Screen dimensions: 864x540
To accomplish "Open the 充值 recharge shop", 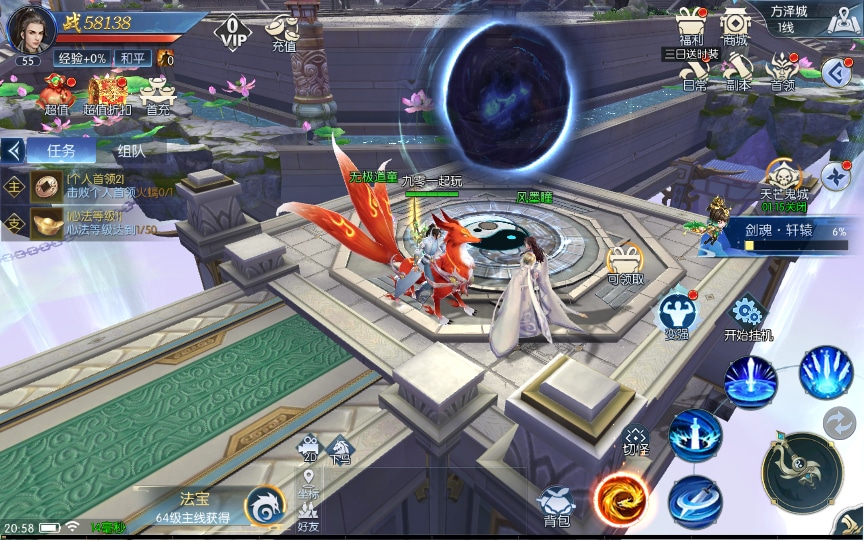I will coord(284,31).
